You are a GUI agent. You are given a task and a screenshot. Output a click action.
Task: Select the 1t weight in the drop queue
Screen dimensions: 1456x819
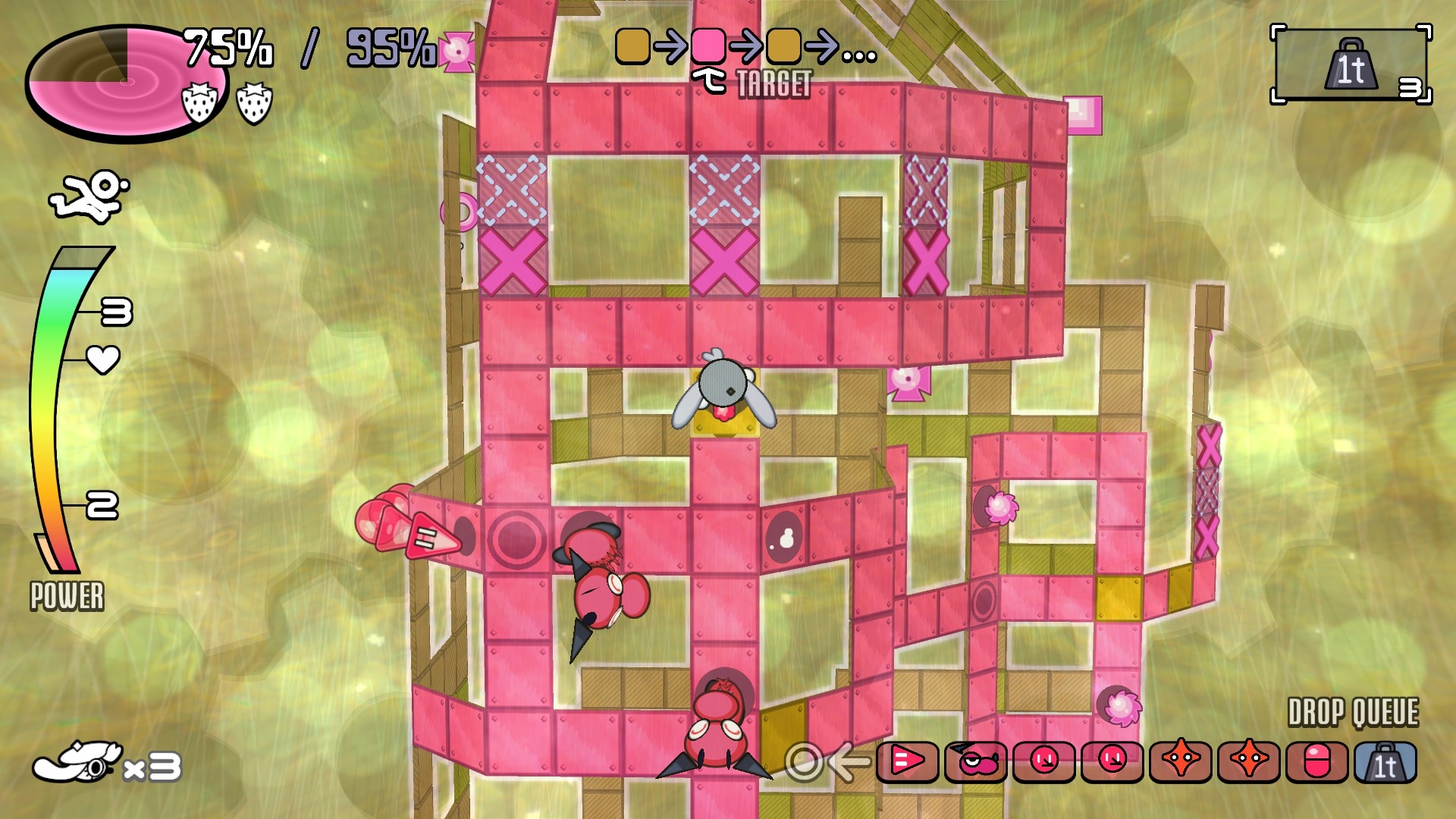[x=1385, y=762]
